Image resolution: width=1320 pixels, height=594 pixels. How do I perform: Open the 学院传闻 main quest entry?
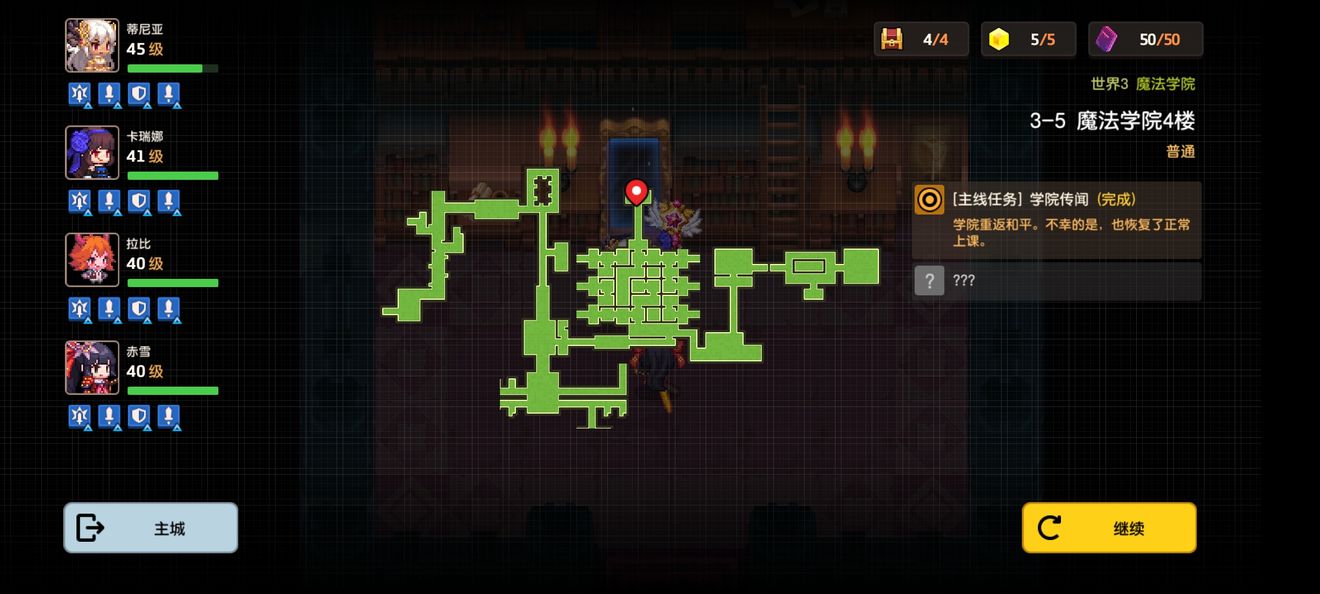(x=1057, y=219)
